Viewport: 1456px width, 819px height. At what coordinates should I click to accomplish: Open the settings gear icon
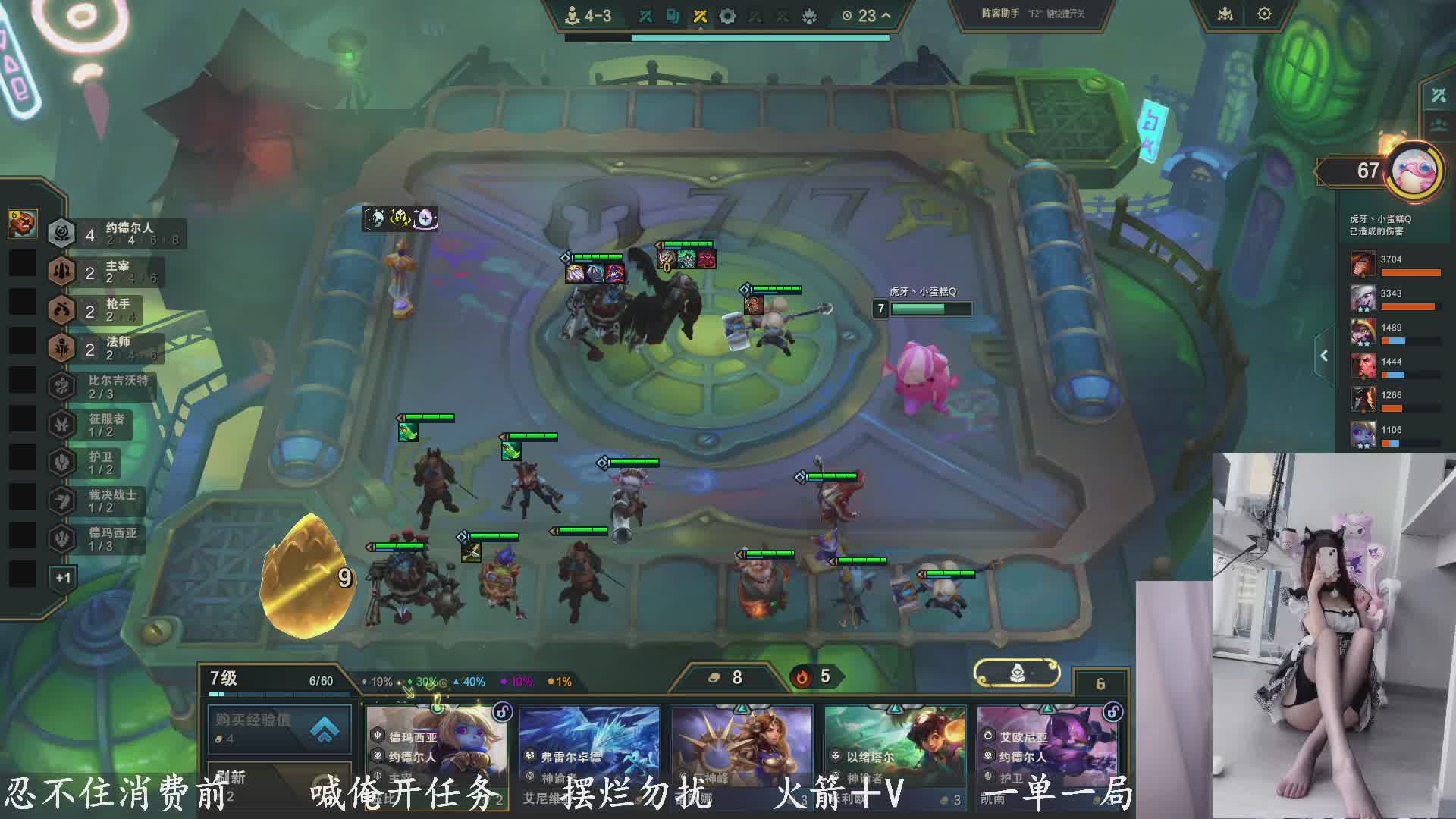point(1264,14)
